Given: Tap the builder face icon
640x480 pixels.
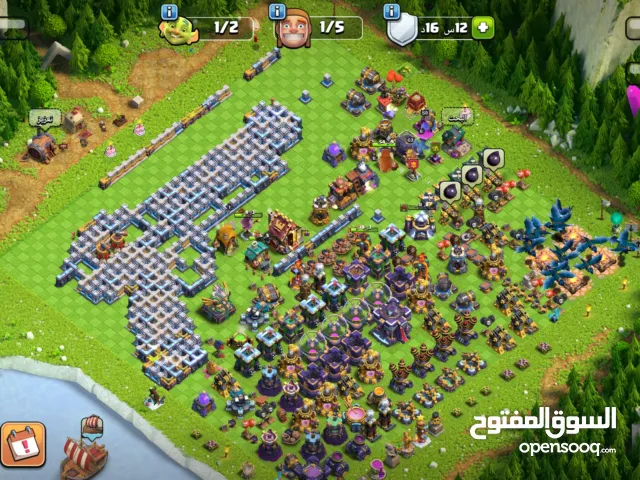Looking at the screenshot, I should click(293, 29).
